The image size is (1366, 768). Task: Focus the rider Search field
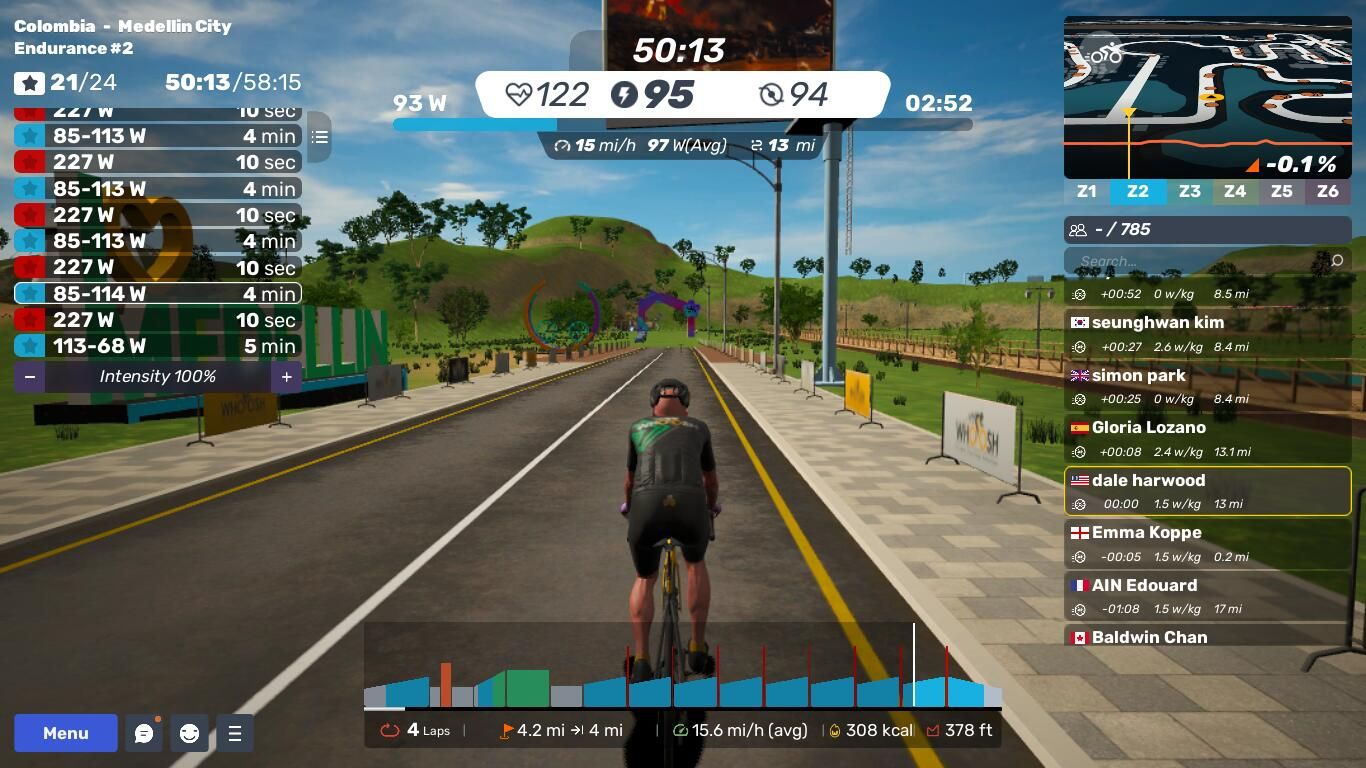[x=1200, y=261]
